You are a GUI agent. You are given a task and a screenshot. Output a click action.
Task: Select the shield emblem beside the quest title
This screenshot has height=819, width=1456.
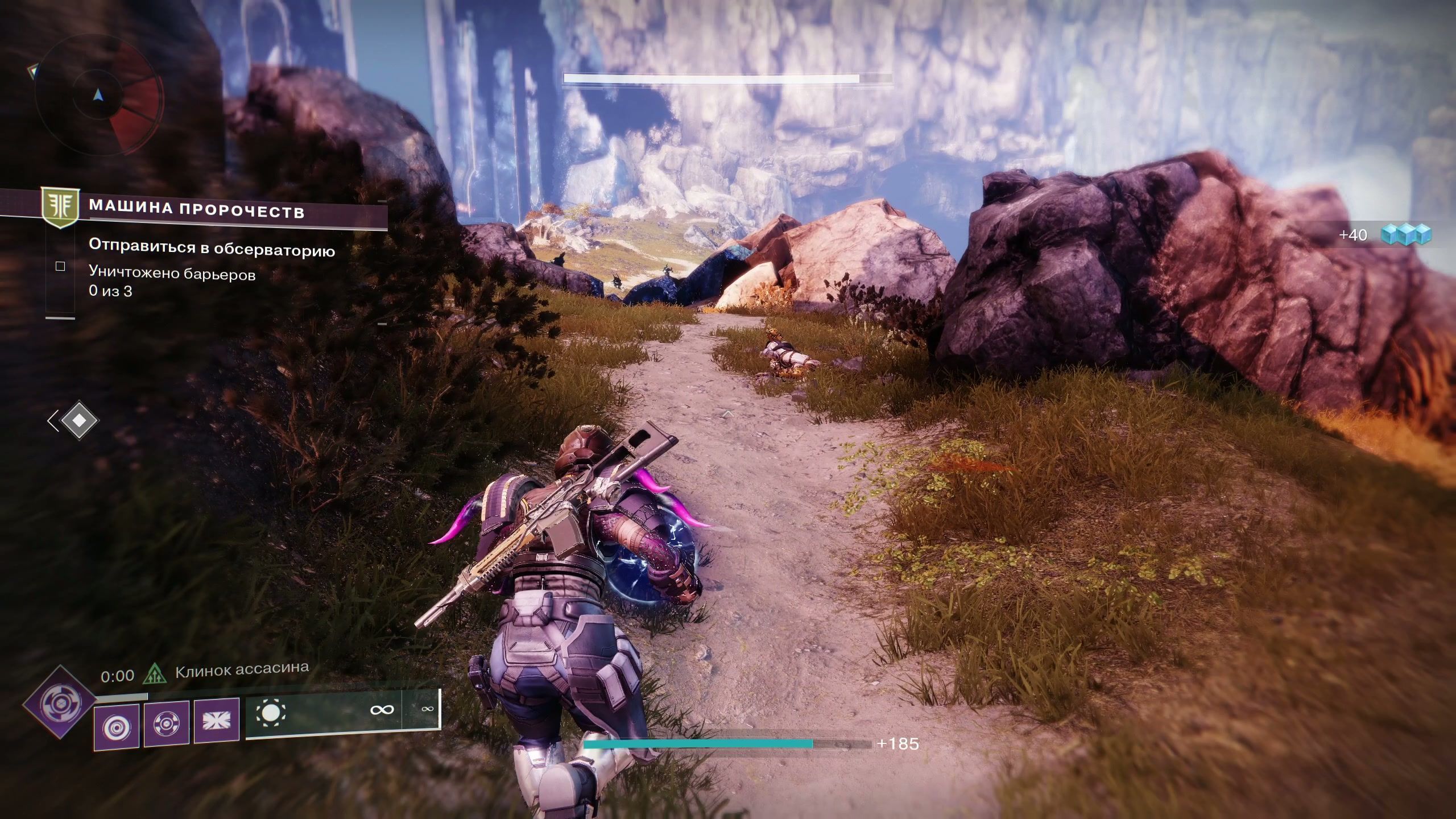(59, 209)
